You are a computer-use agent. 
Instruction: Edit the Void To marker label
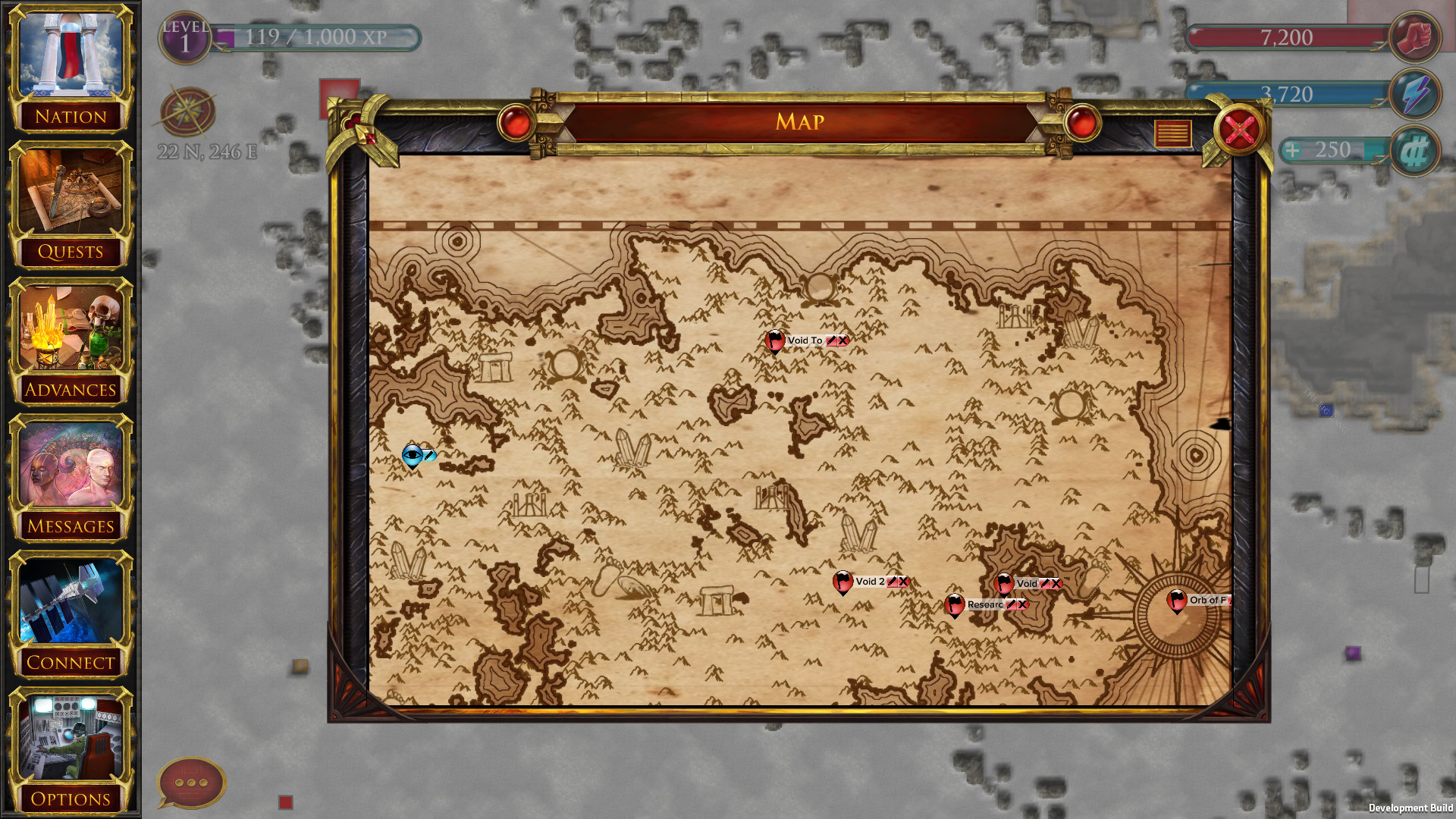(831, 340)
